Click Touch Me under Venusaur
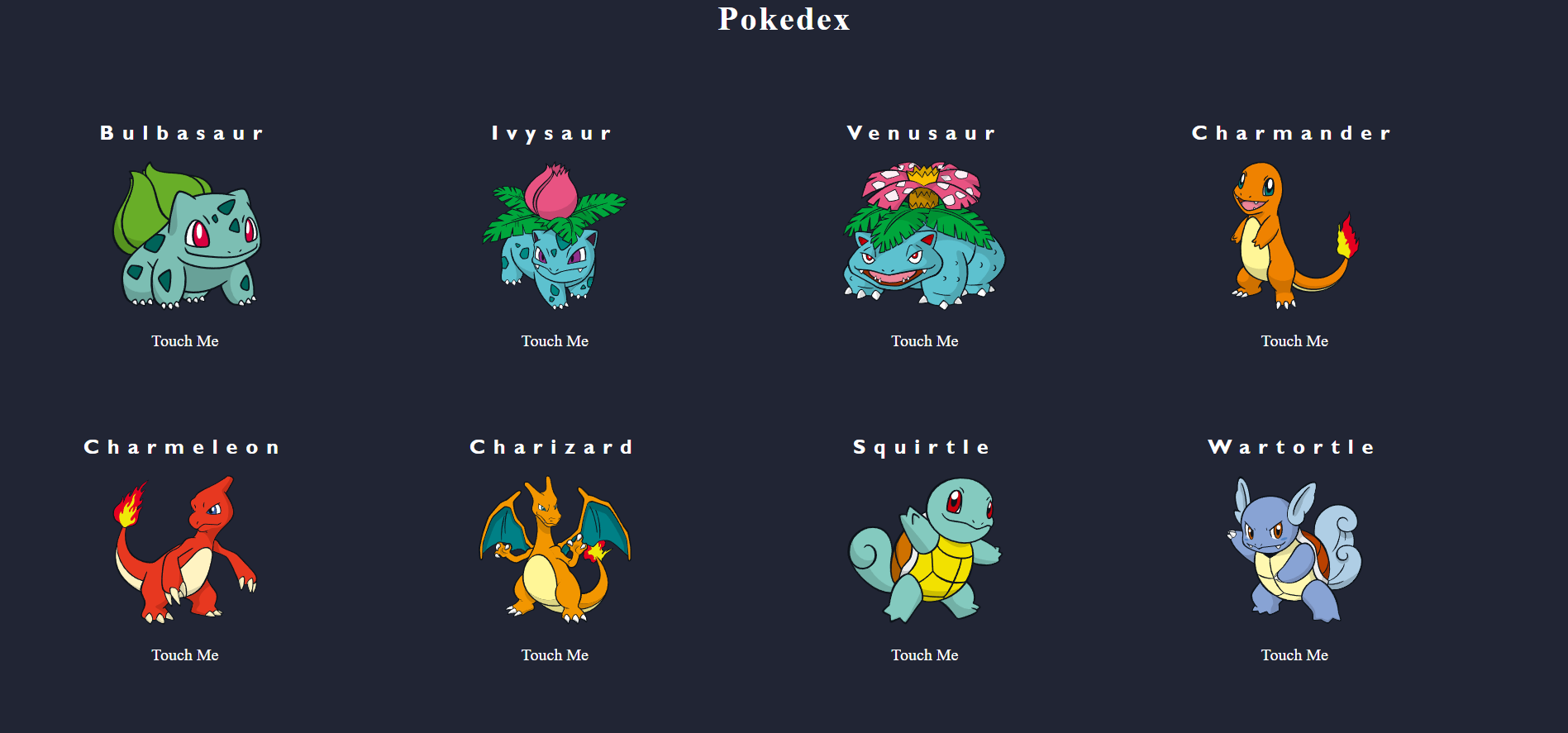The image size is (1568, 733). point(924,340)
